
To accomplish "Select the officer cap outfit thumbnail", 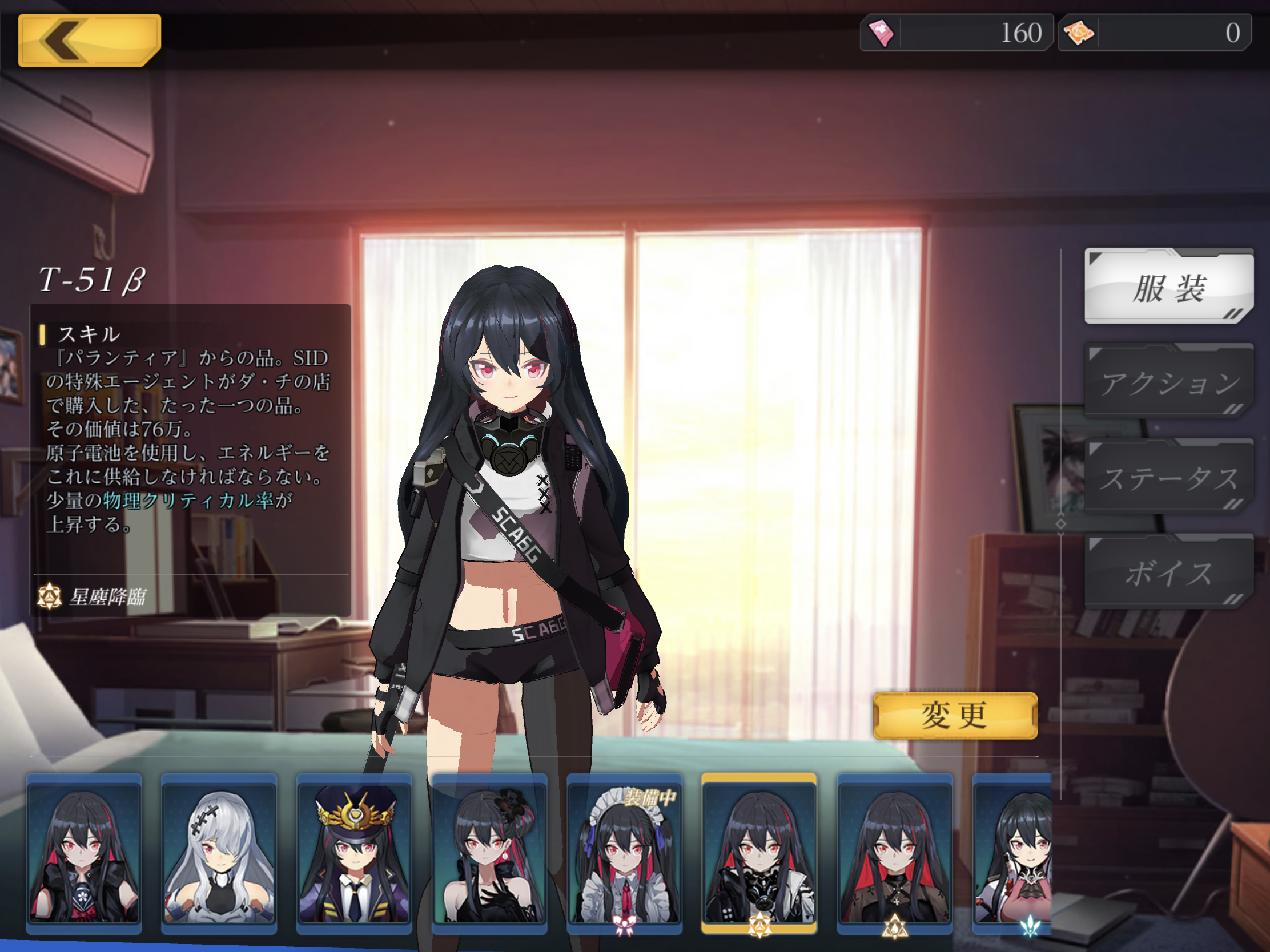I will pos(353,853).
